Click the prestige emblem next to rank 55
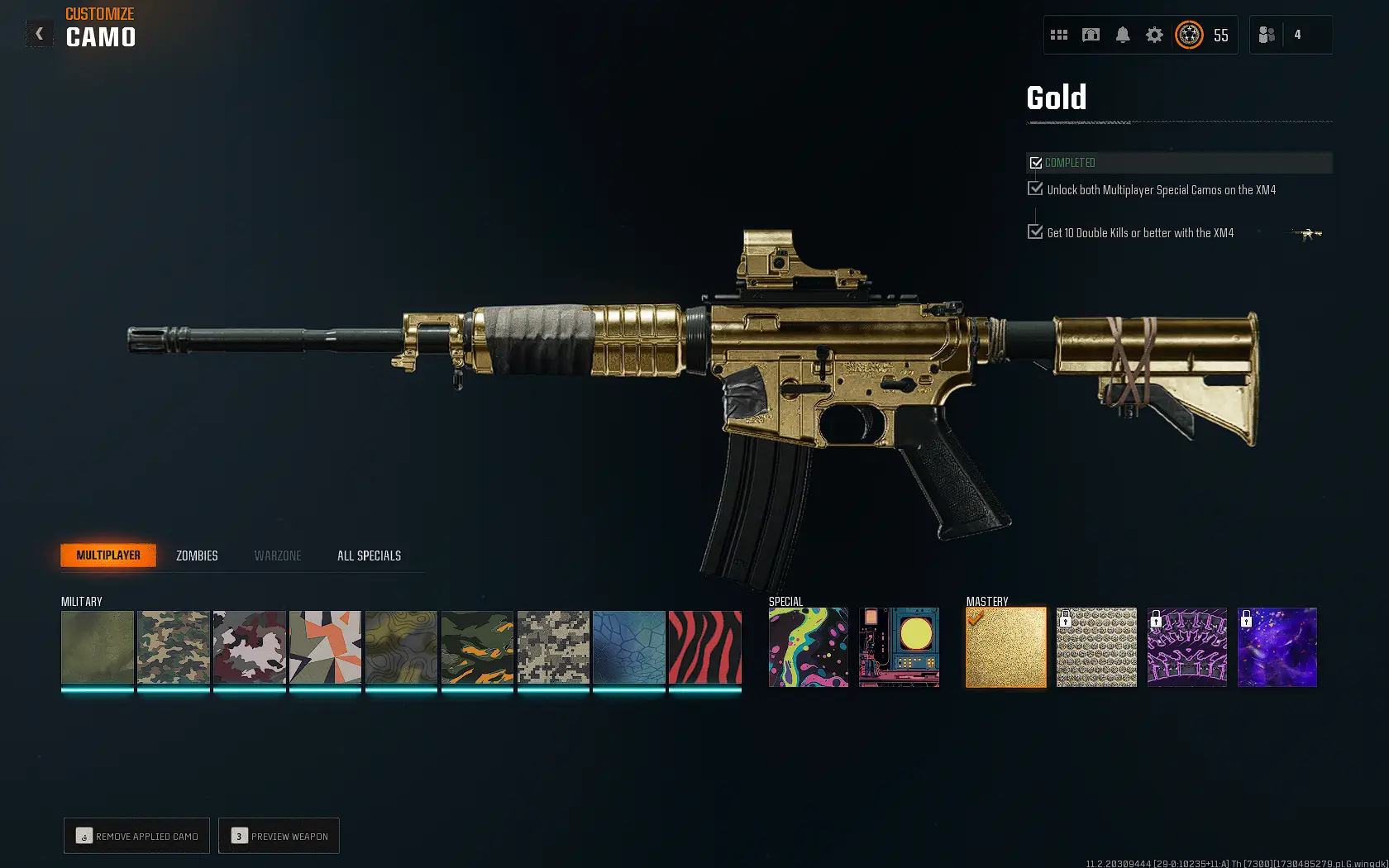The width and height of the screenshot is (1389, 868). point(1189,36)
